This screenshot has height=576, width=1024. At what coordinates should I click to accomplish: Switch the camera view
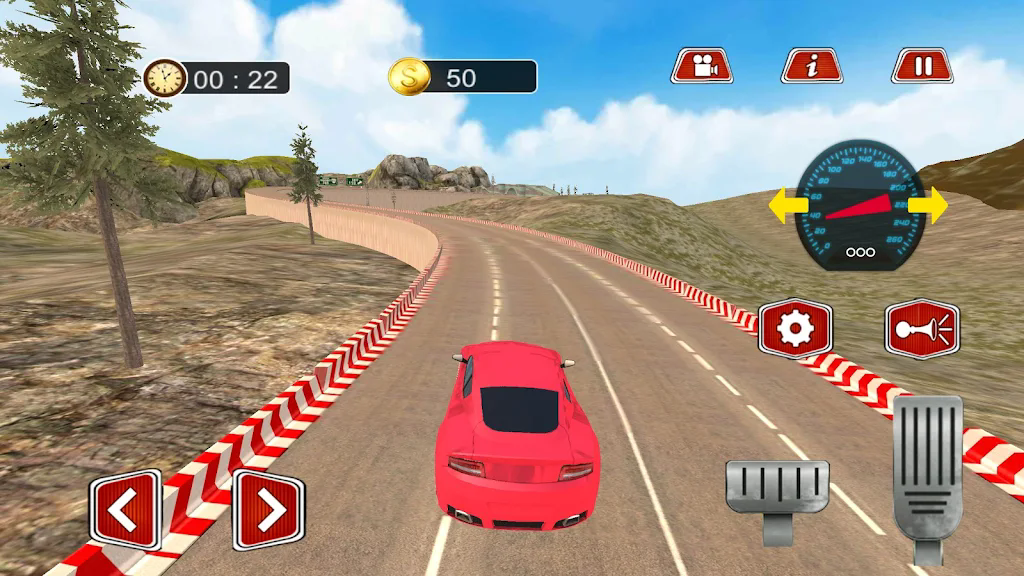coord(702,66)
